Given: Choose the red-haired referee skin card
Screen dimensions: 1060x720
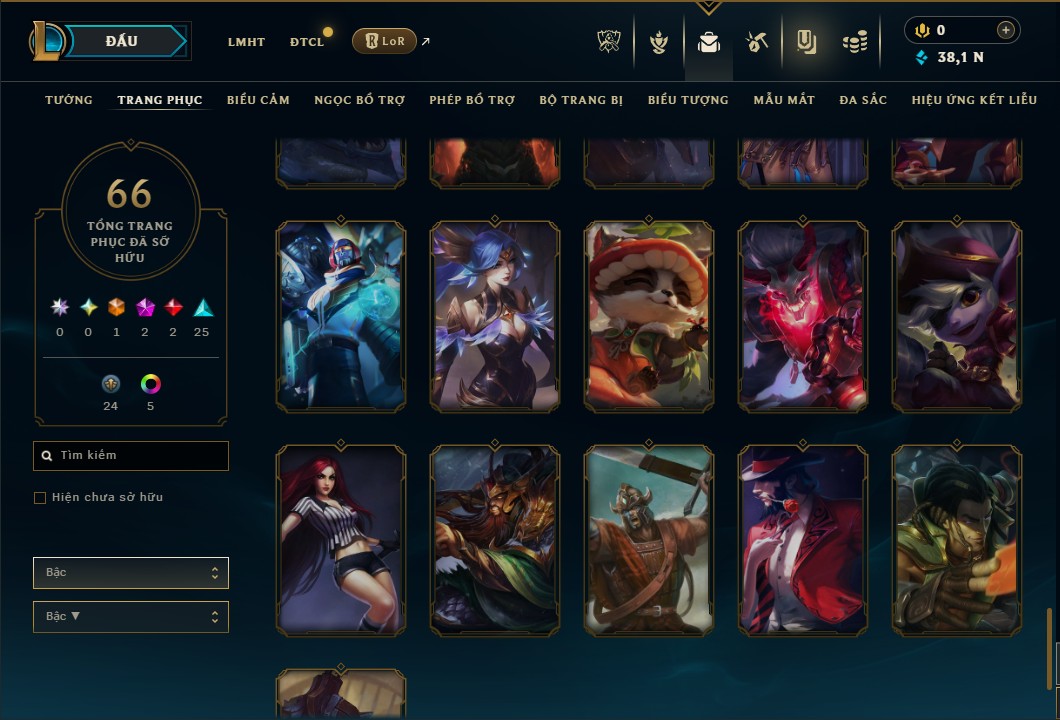Looking at the screenshot, I should (341, 540).
